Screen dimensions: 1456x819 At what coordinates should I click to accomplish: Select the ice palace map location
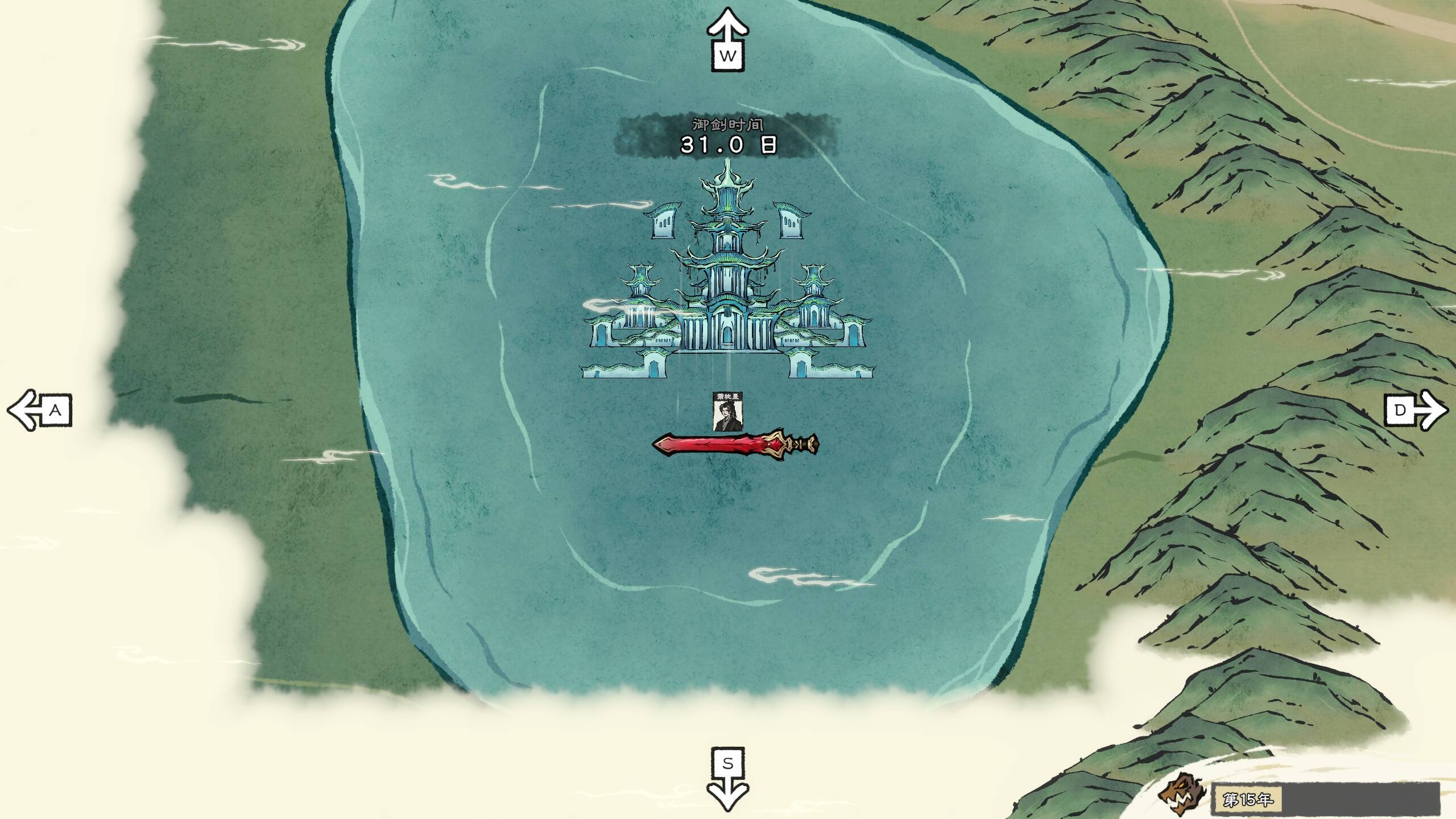click(x=727, y=279)
